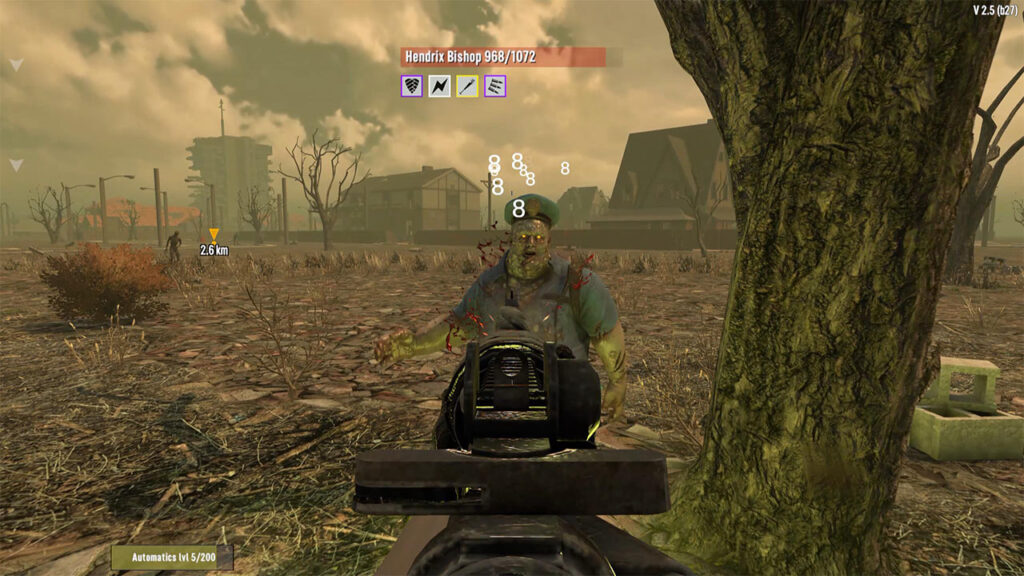
Task: Inspect the triple bullets buff icon
Action: [x=495, y=86]
